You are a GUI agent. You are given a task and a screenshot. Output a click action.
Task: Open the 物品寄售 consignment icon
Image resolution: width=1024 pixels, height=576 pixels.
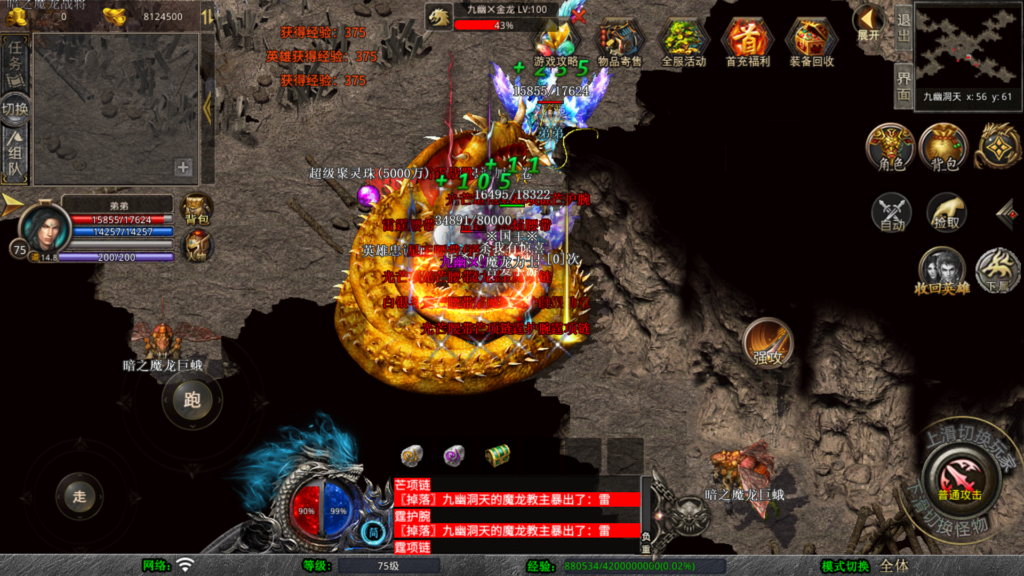tap(620, 41)
